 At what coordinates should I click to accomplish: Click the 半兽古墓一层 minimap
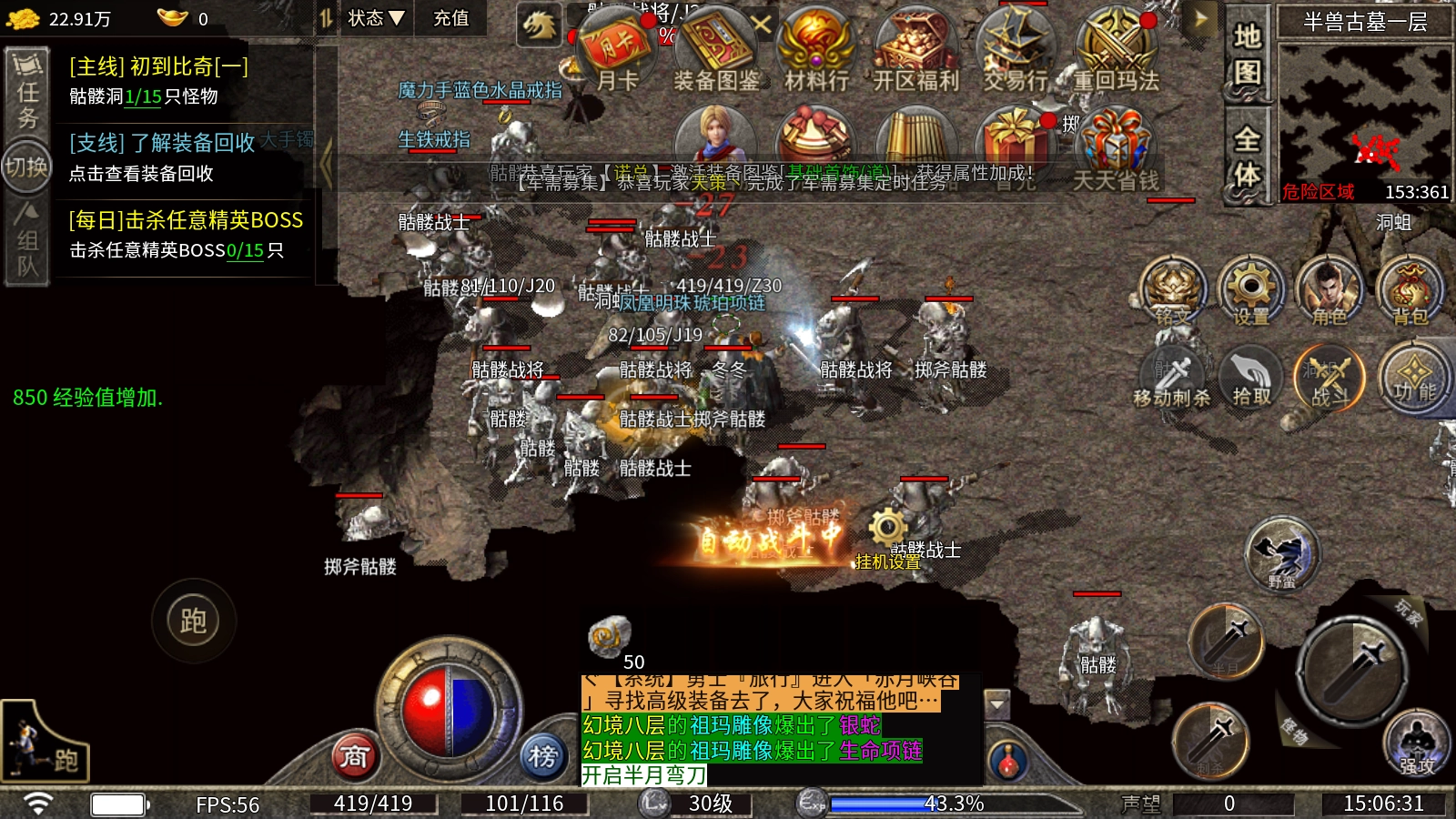point(1364,120)
